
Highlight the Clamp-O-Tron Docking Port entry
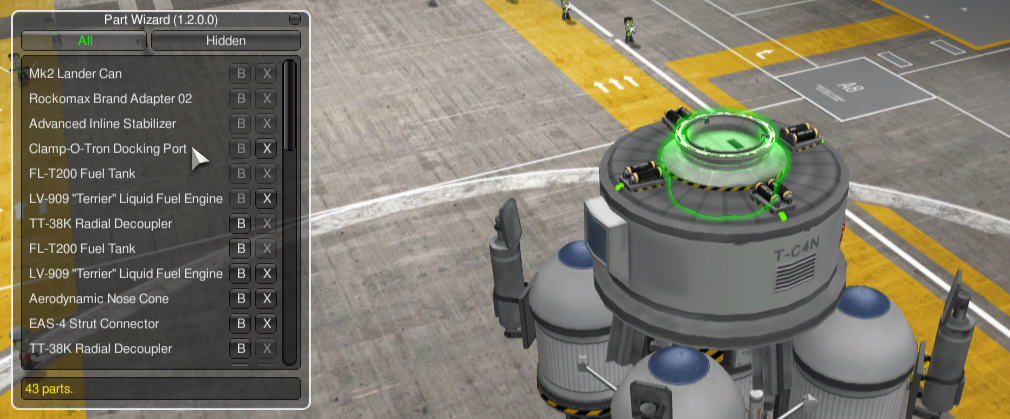pos(107,149)
